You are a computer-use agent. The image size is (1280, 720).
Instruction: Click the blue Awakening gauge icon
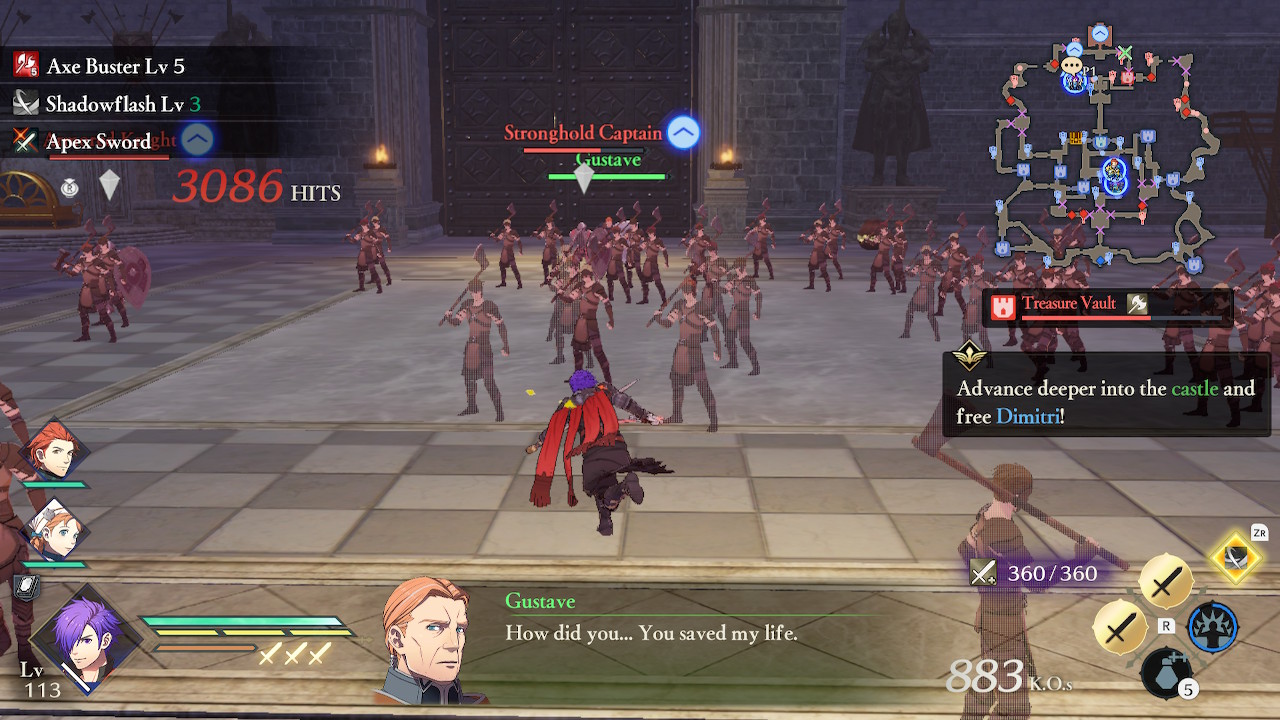pyautogui.click(x=1212, y=626)
